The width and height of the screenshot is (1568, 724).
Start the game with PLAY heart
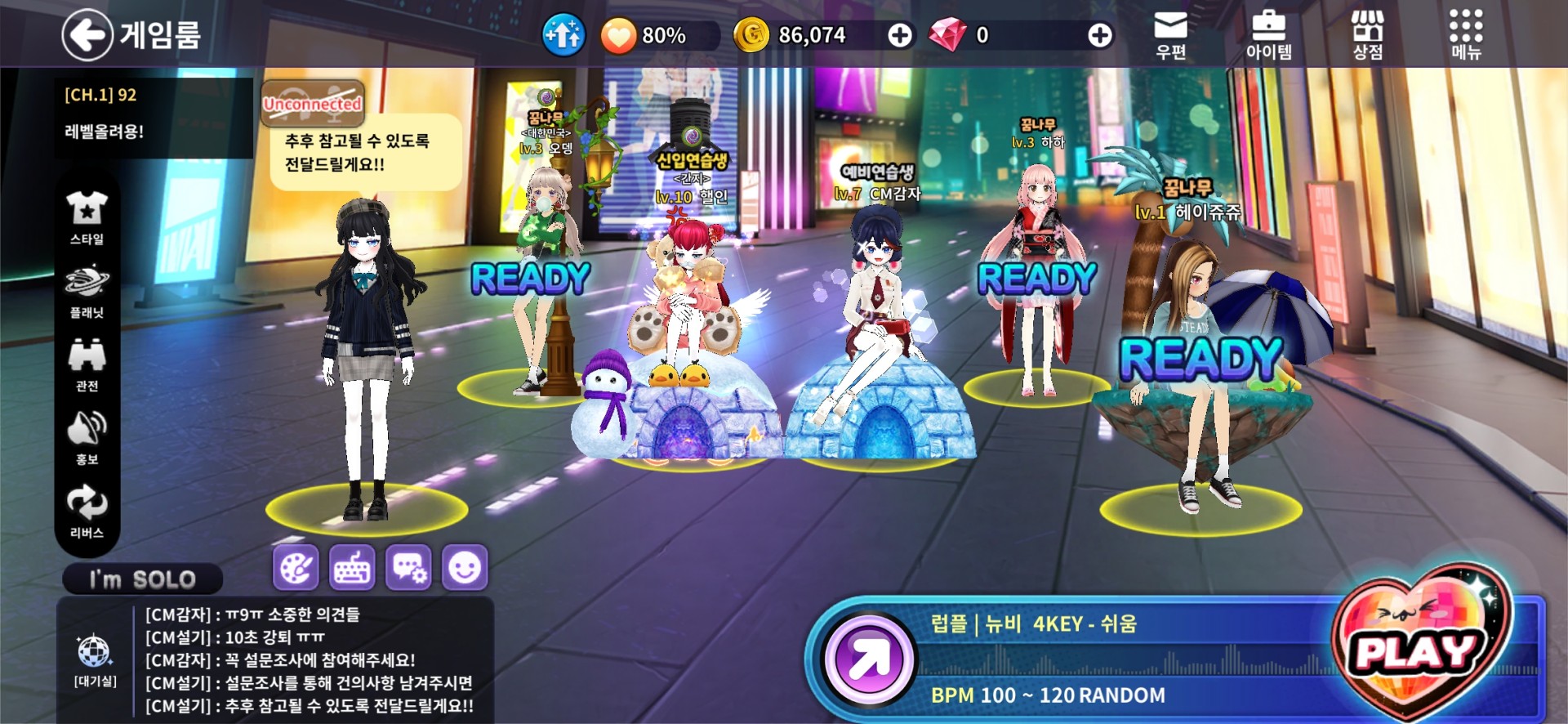tap(1418, 651)
